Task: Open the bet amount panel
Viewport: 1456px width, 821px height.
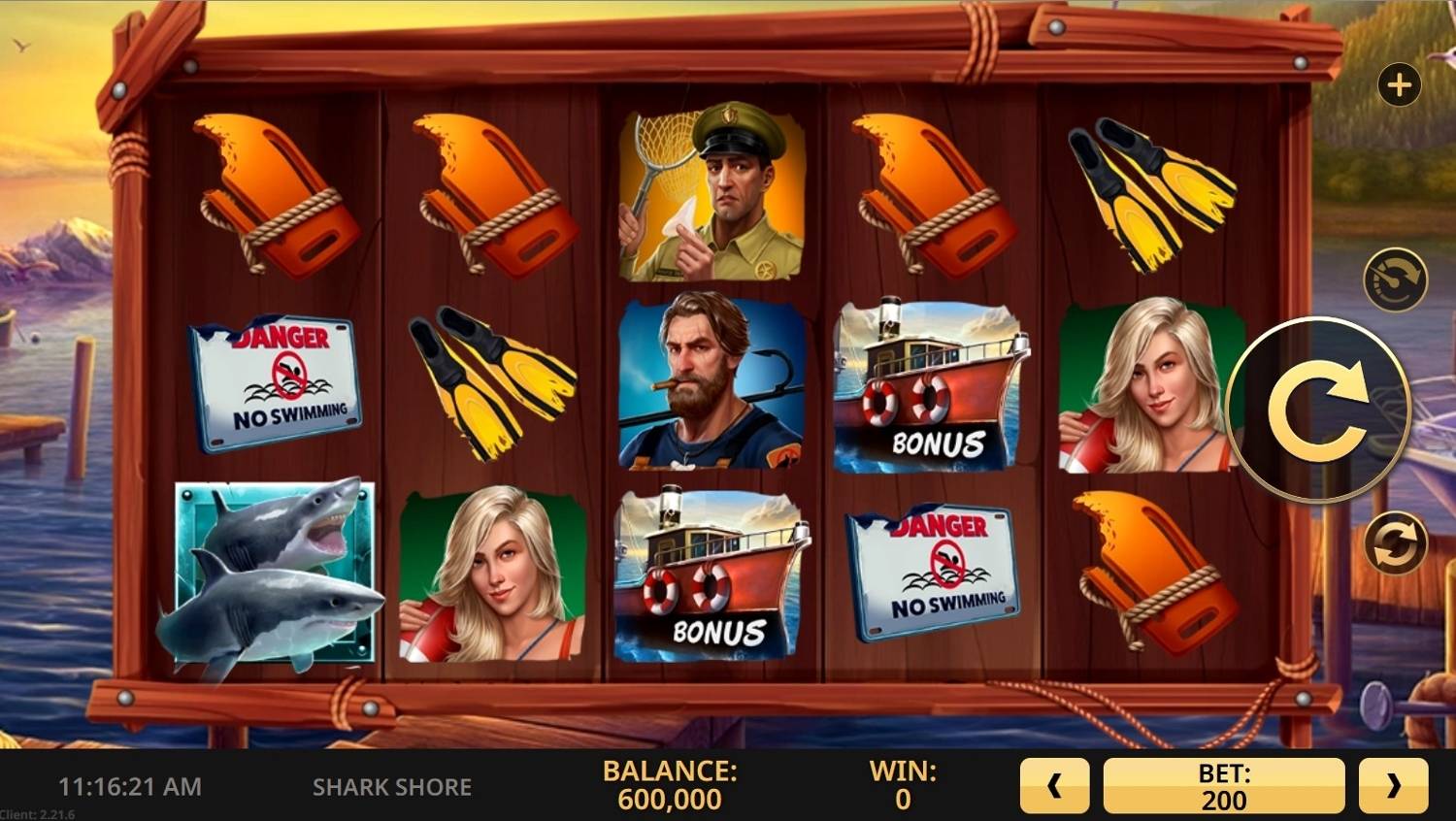Action: tap(1223, 785)
